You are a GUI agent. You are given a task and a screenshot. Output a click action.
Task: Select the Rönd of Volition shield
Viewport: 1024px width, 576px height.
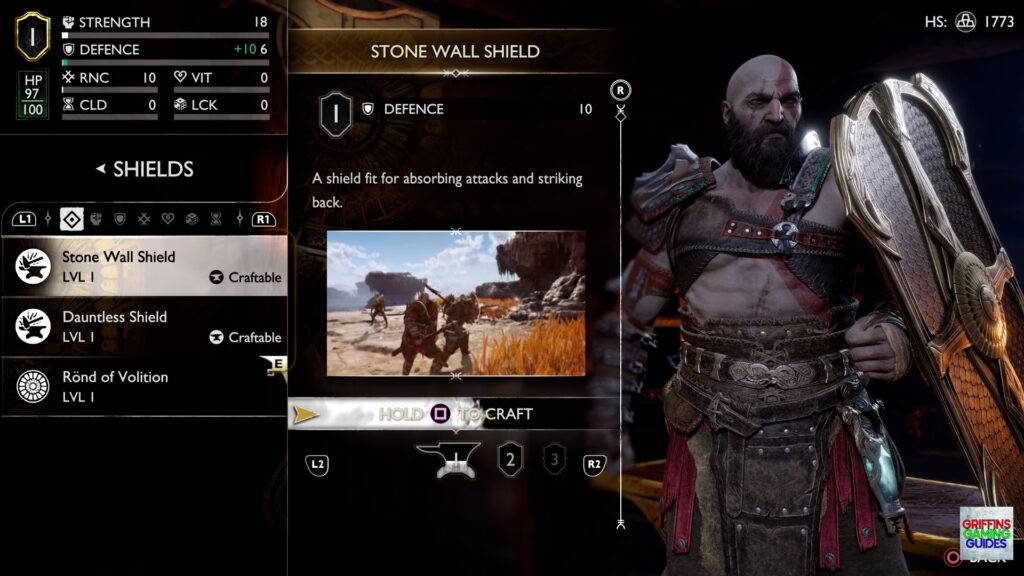click(145, 386)
